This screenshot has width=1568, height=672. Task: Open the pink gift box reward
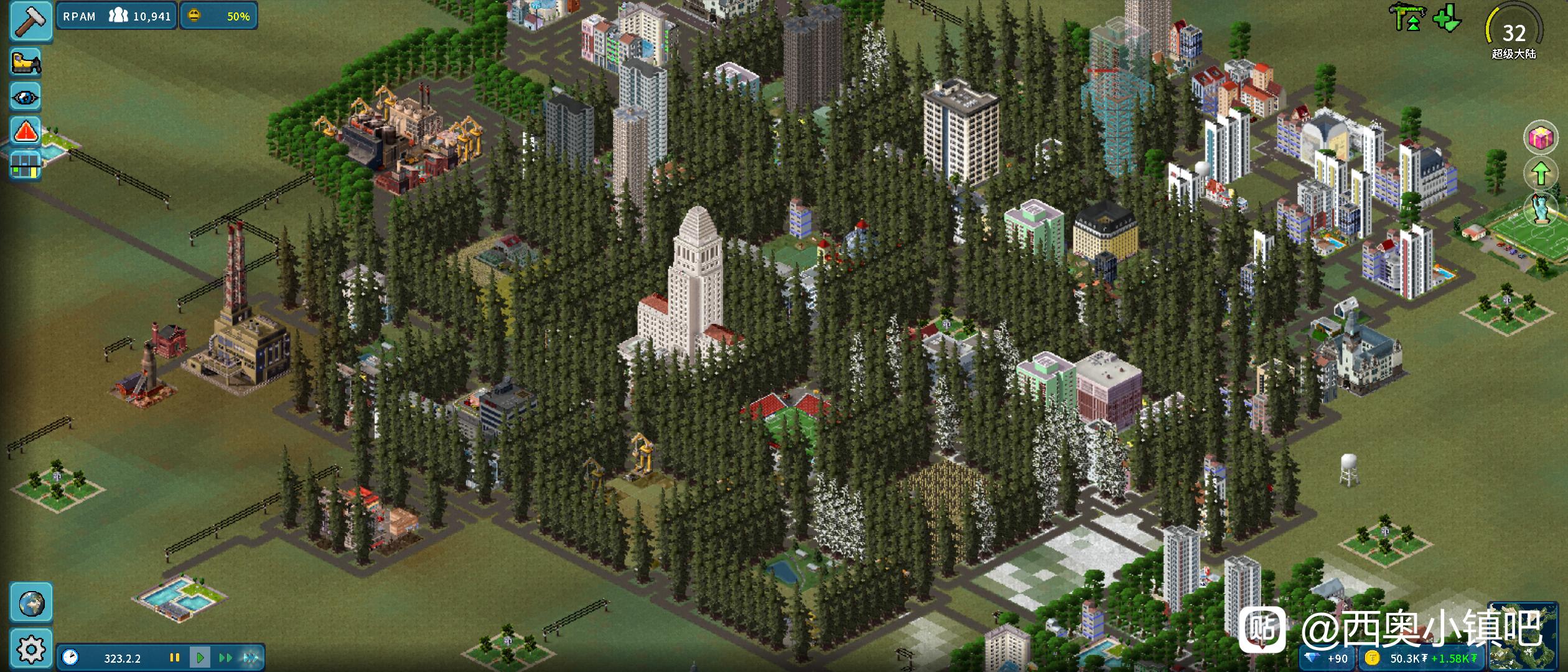(x=1541, y=138)
